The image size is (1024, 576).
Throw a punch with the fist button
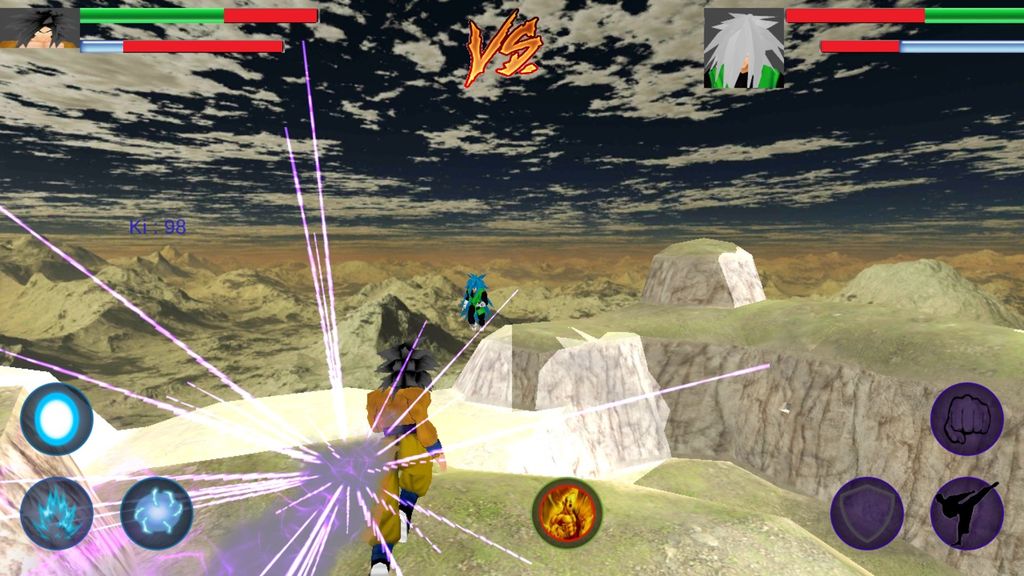(967, 419)
